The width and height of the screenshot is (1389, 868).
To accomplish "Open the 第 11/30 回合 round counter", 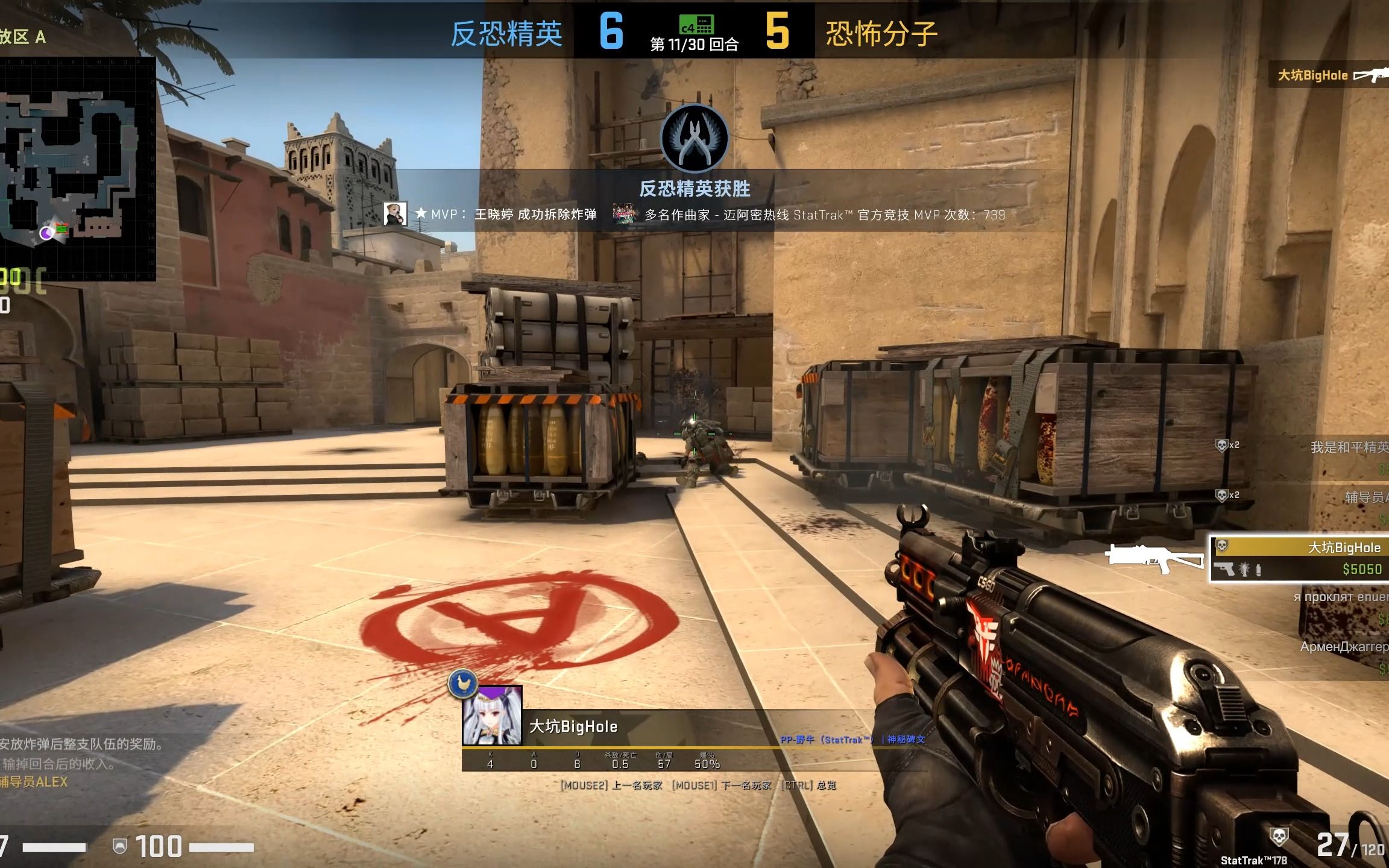I will click(x=694, y=43).
